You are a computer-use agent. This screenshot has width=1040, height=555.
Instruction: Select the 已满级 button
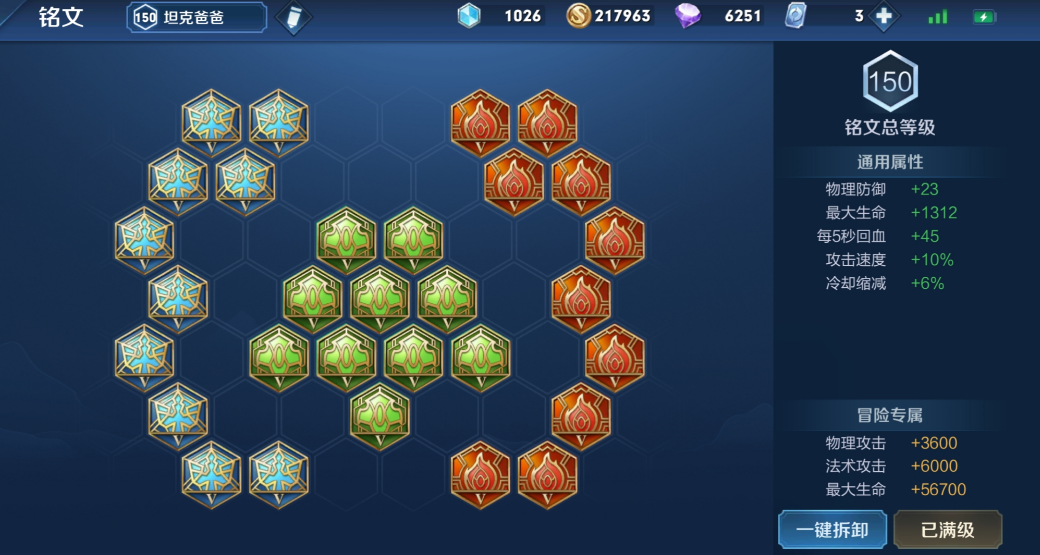coord(947,529)
